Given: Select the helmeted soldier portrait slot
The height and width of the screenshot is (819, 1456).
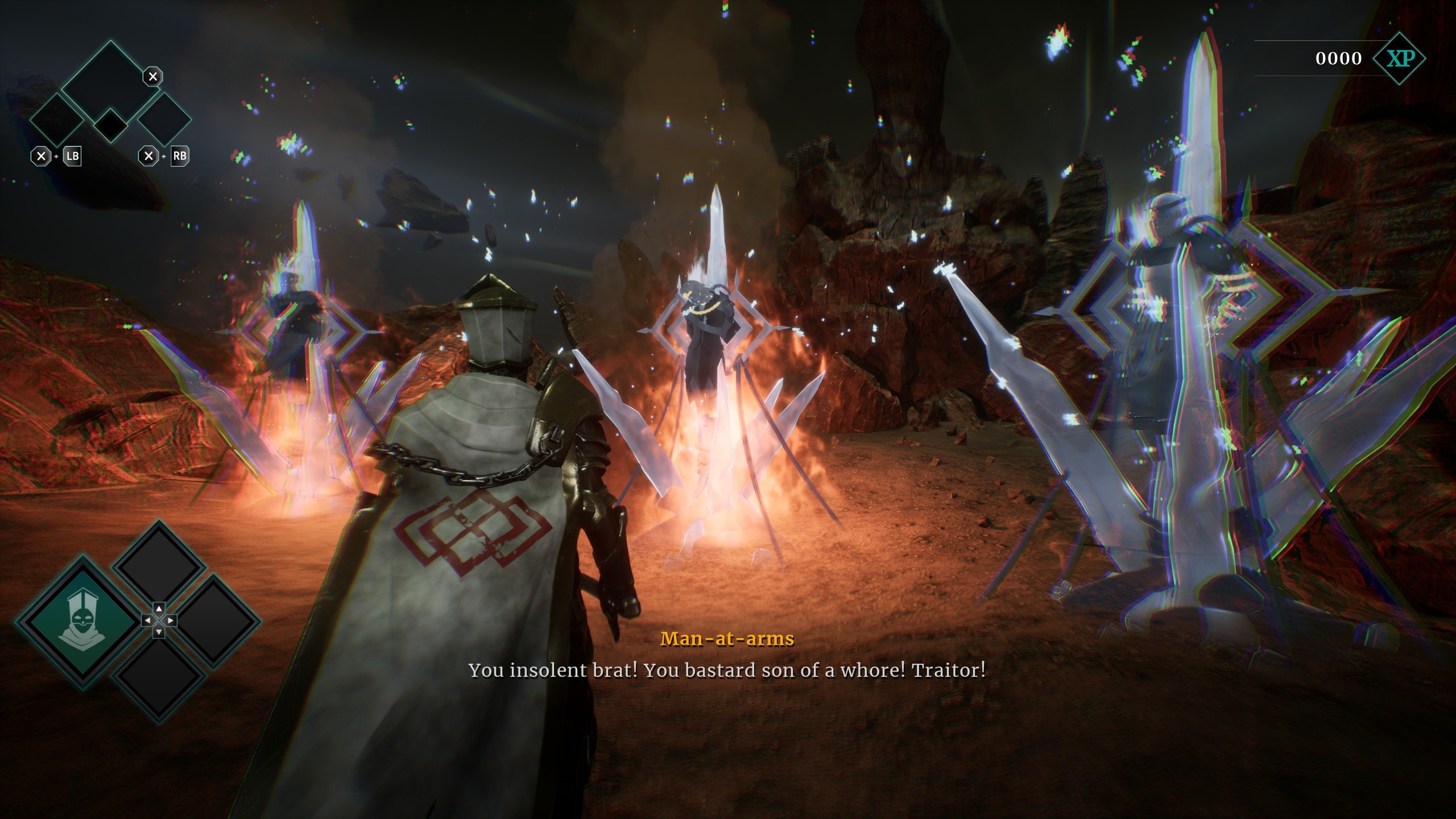Looking at the screenshot, I should 82,621.
